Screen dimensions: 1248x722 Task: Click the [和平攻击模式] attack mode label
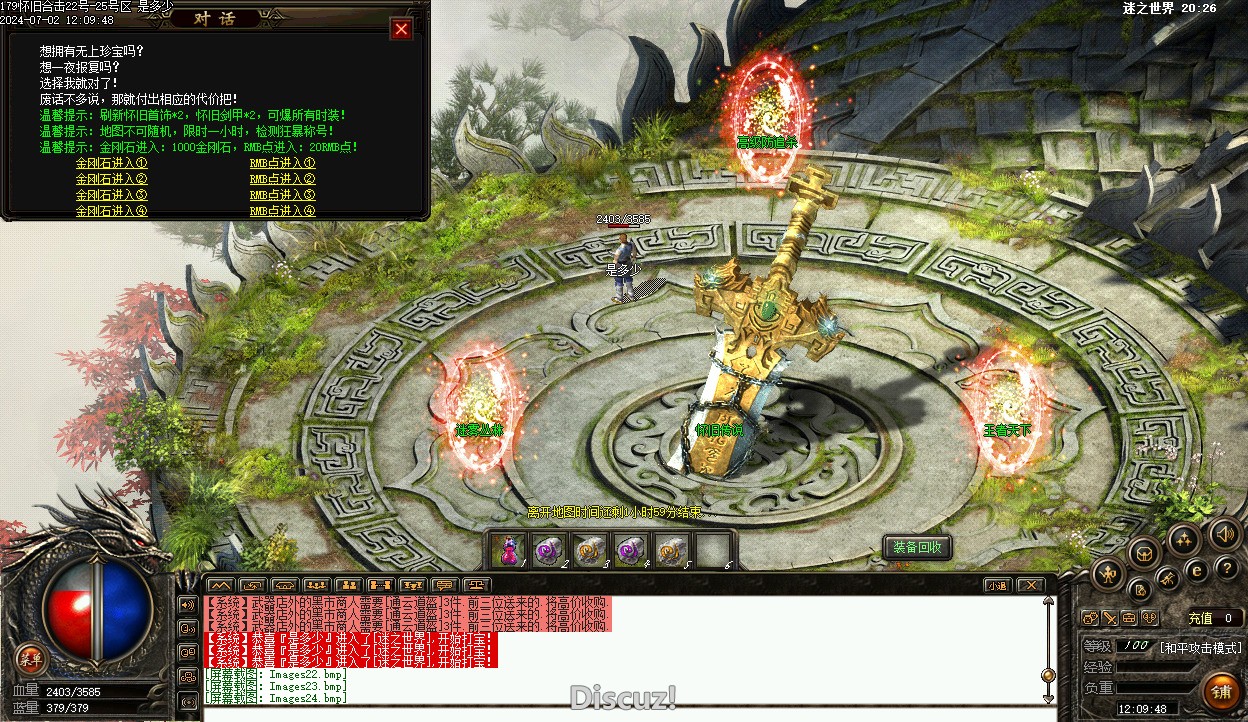pyautogui.click(x=1200, y=647)
